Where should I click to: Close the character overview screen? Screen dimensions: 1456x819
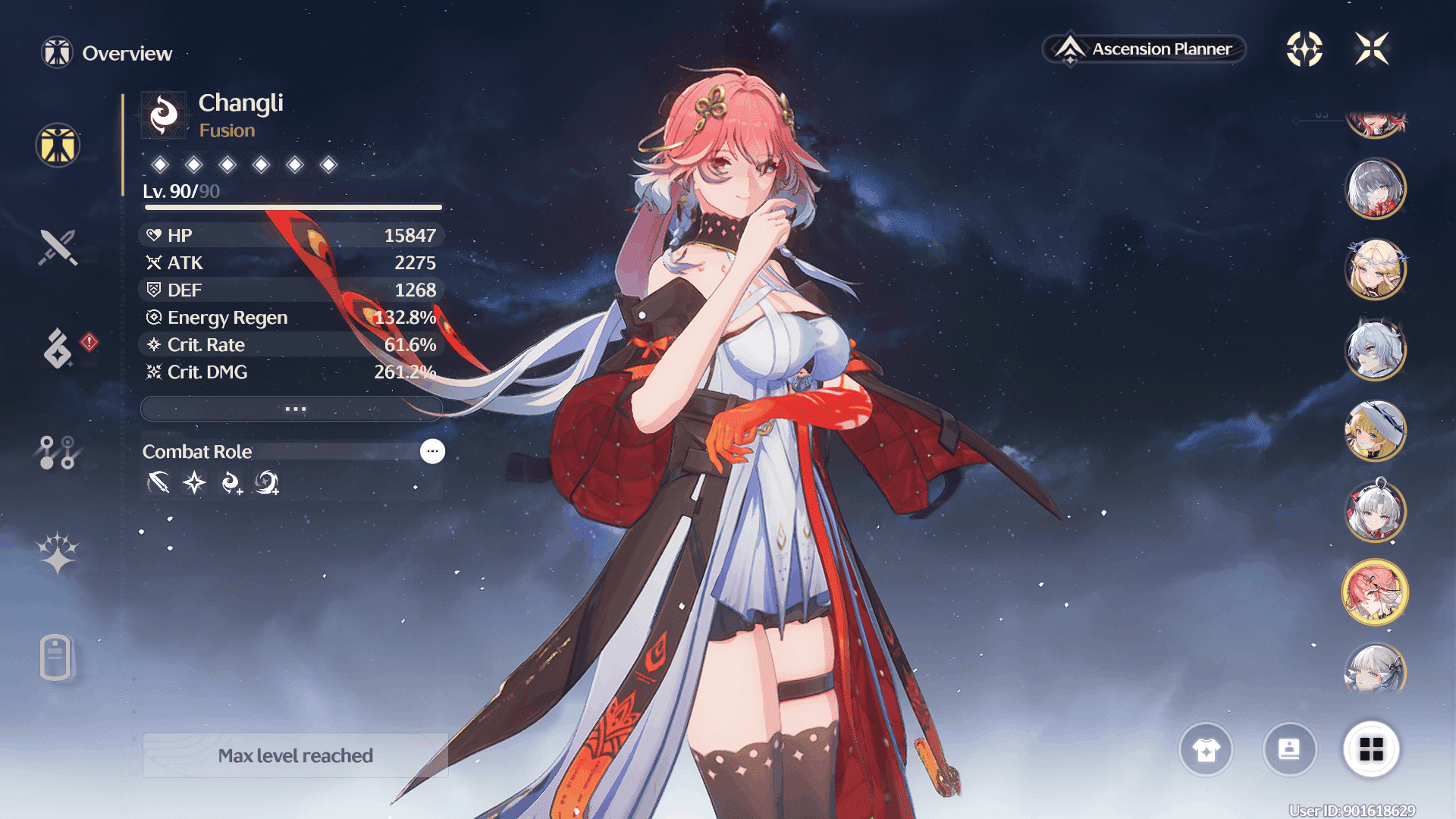click(1372, 49)
